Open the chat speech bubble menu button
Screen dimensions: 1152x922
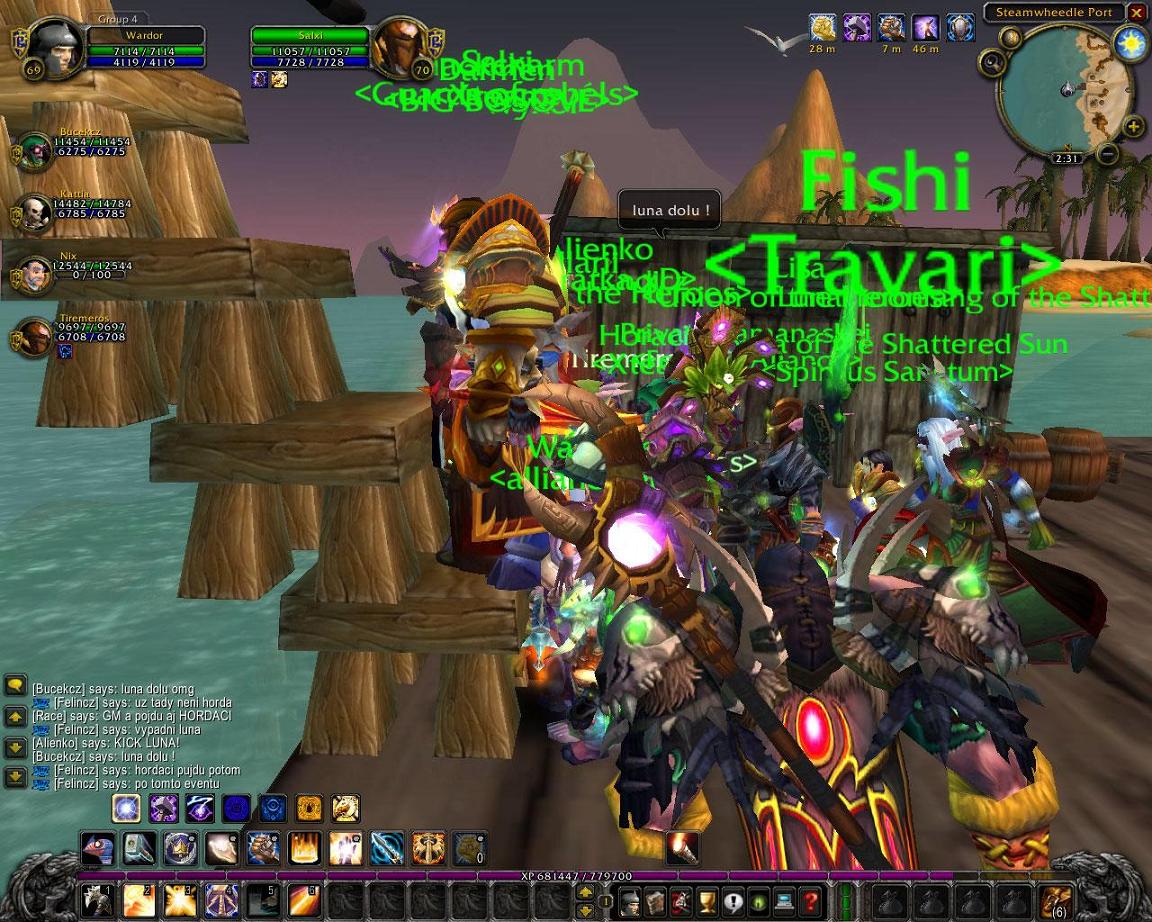click(15, 685)
